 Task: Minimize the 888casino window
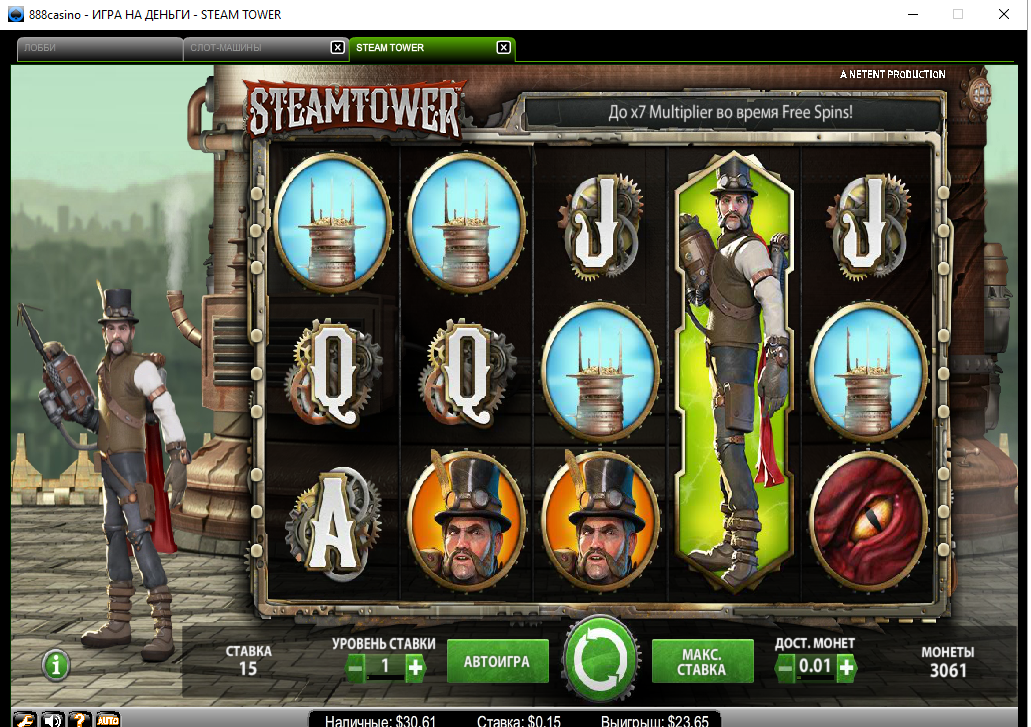tap(912, 14)
